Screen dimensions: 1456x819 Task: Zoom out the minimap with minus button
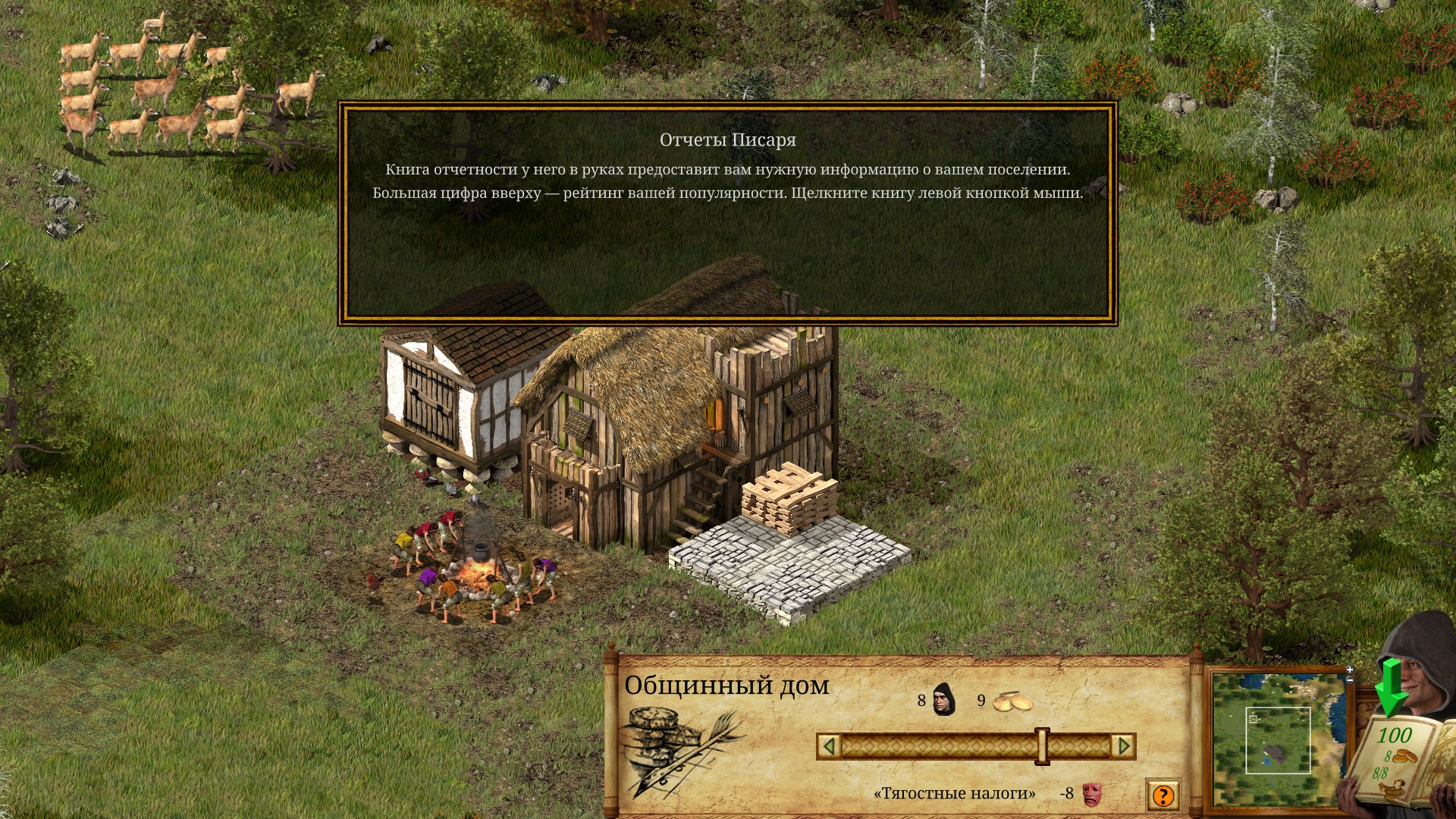1350,679
